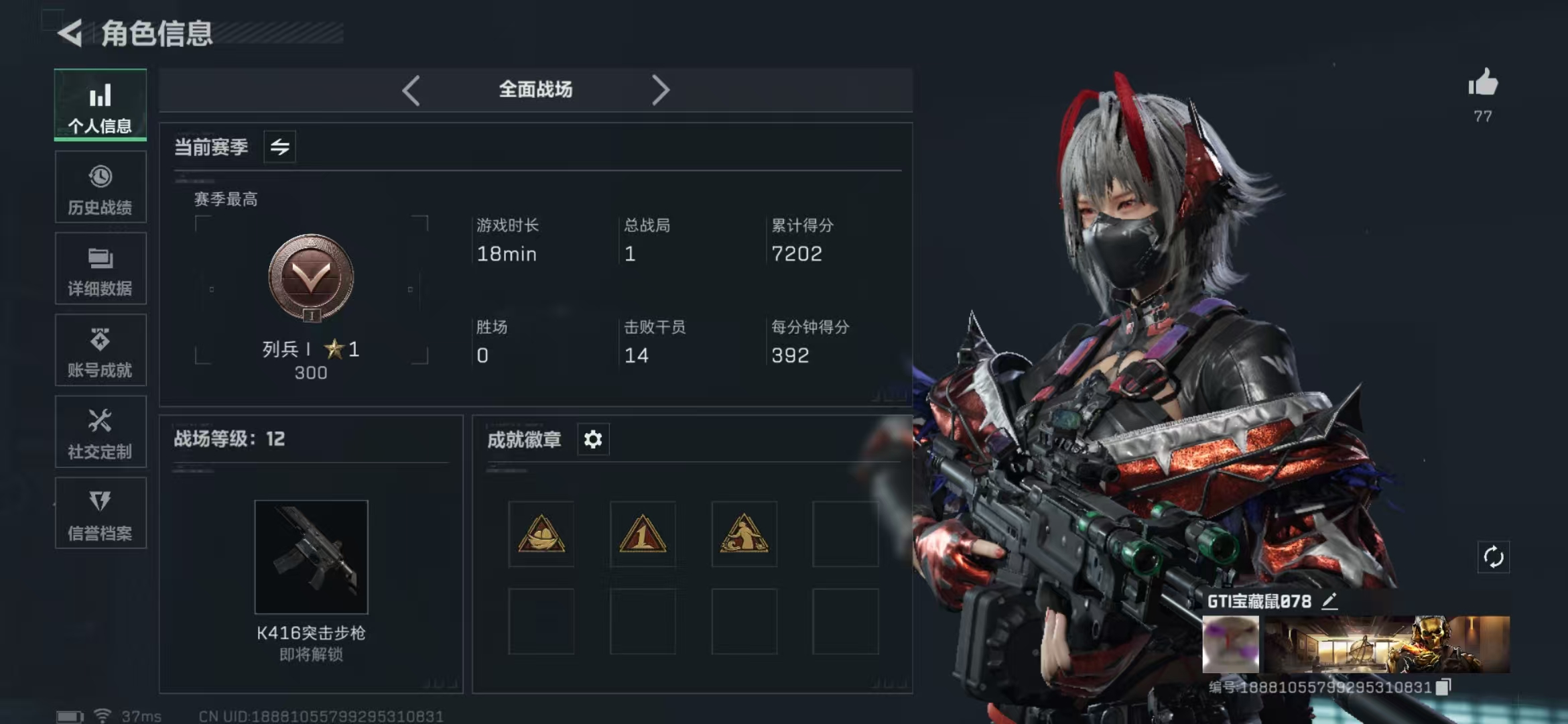Edit the player name GTI宝藏鼠078

(1330, 601)
